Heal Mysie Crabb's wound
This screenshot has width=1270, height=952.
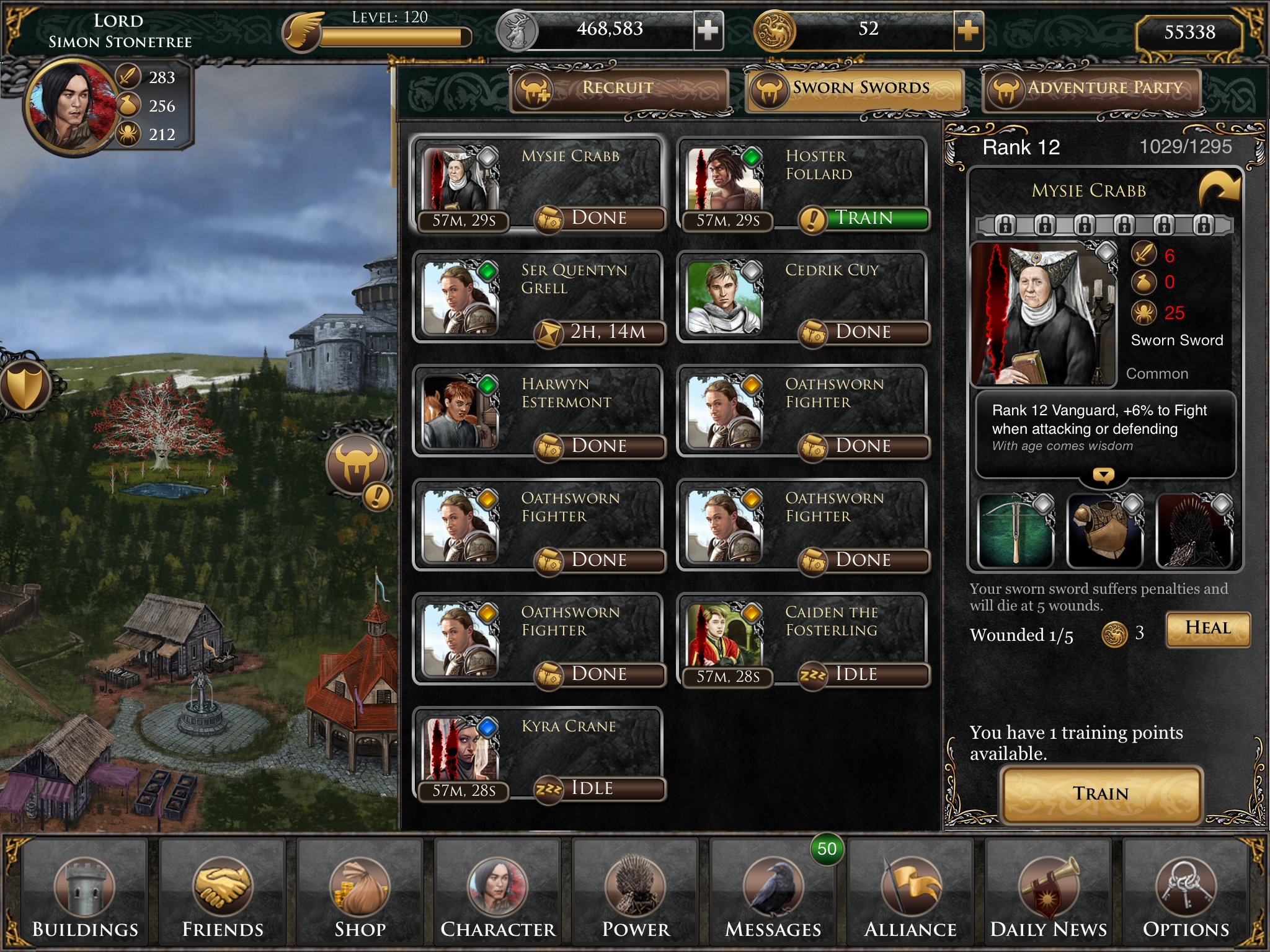(x=1207, y=629)
